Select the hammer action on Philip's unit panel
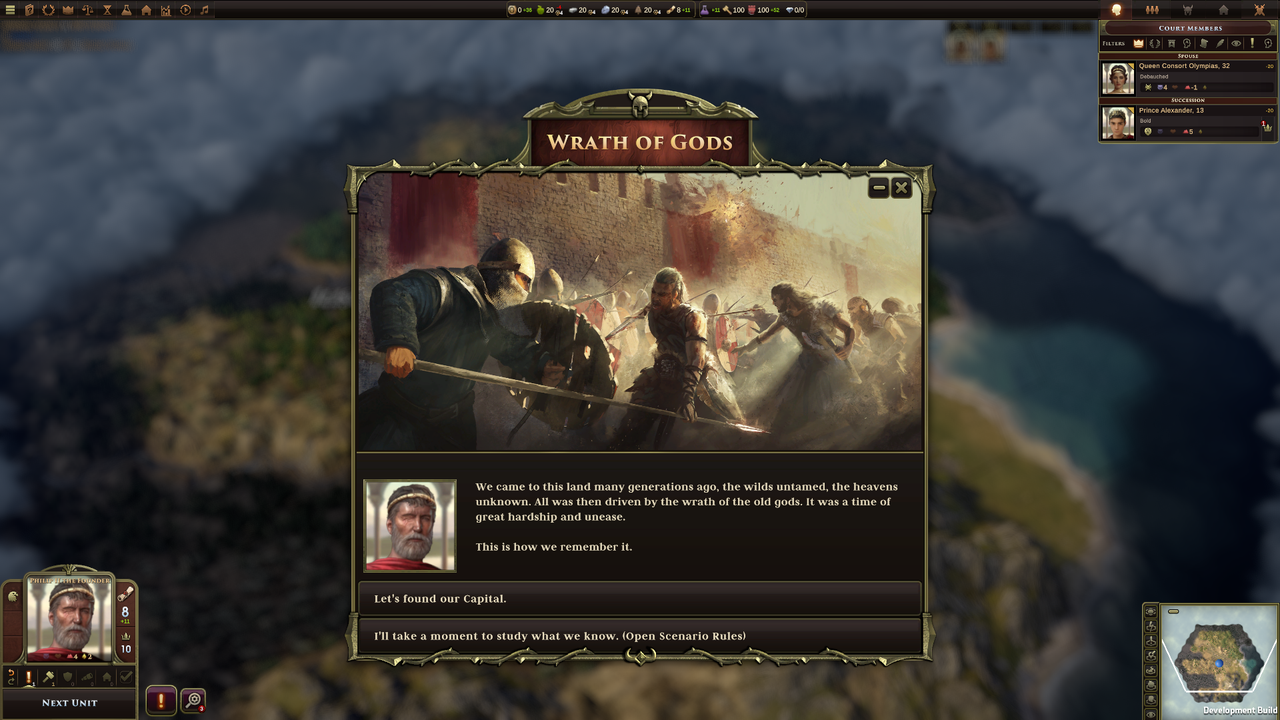This screenshot has width=1280, height=720. coord(49,676)
